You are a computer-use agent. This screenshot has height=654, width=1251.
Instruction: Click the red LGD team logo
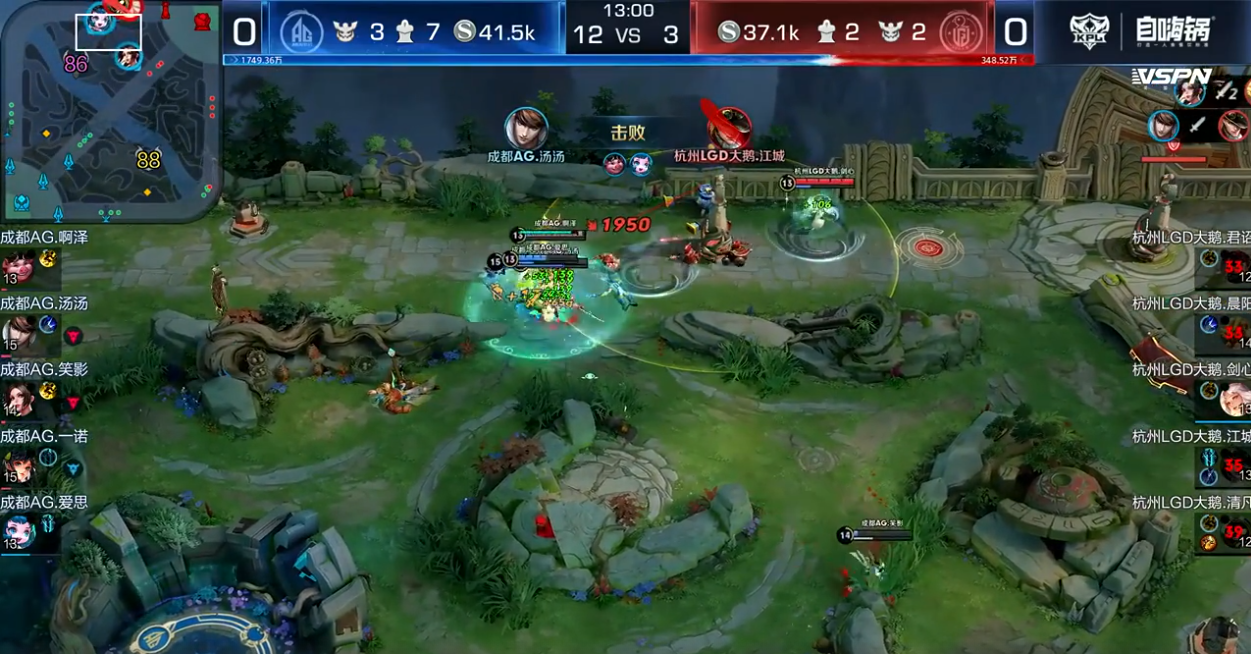(961, 32)
